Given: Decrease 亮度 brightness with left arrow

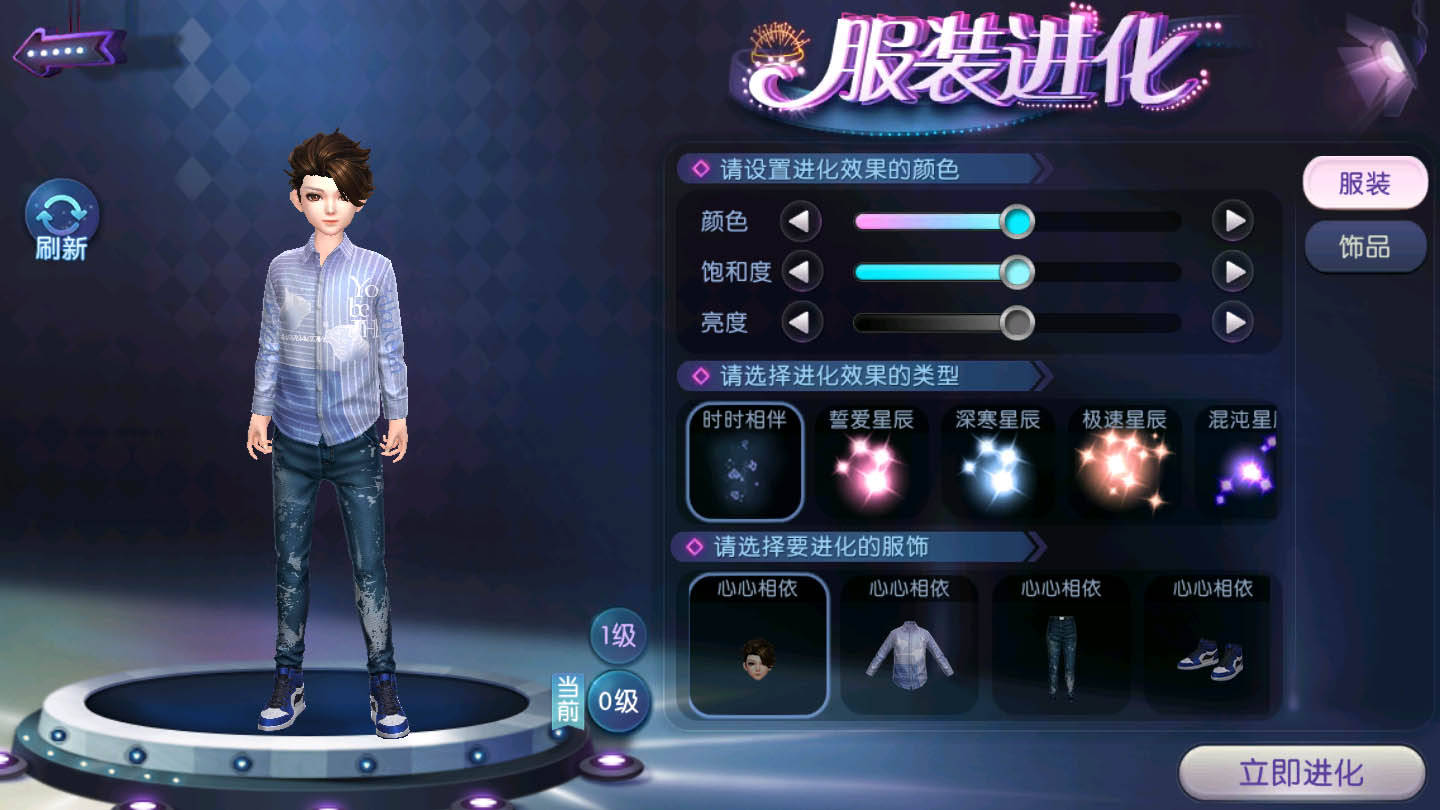Looking at the screenshot, I should point(800,322).
